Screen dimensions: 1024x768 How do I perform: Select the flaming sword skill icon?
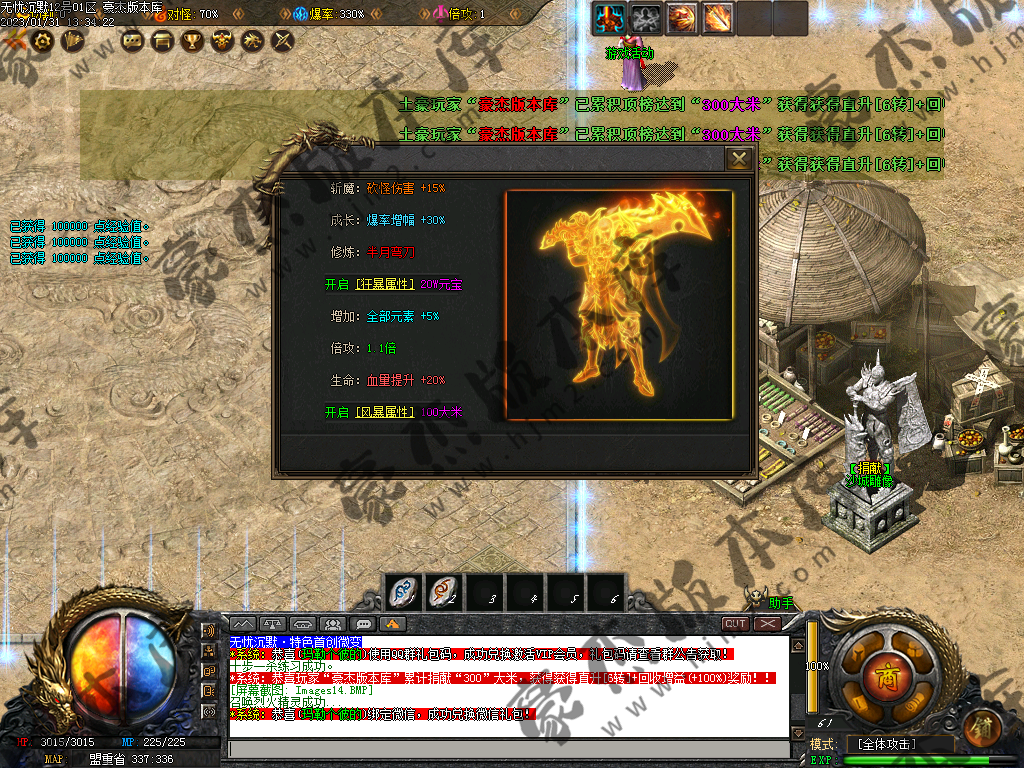717,17
